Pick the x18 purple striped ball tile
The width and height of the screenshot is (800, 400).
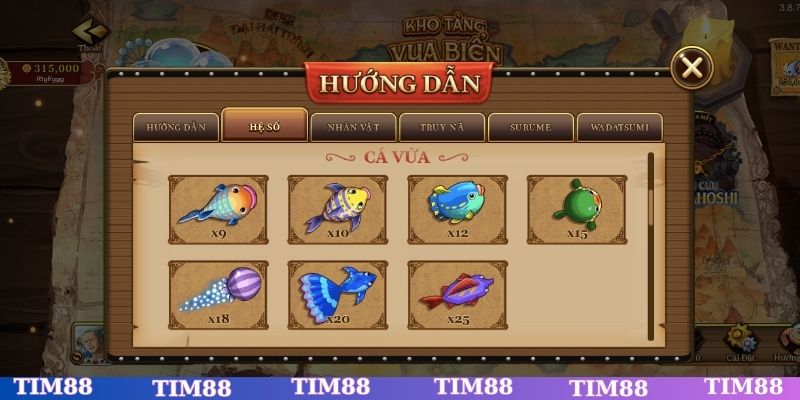point(218,295)
